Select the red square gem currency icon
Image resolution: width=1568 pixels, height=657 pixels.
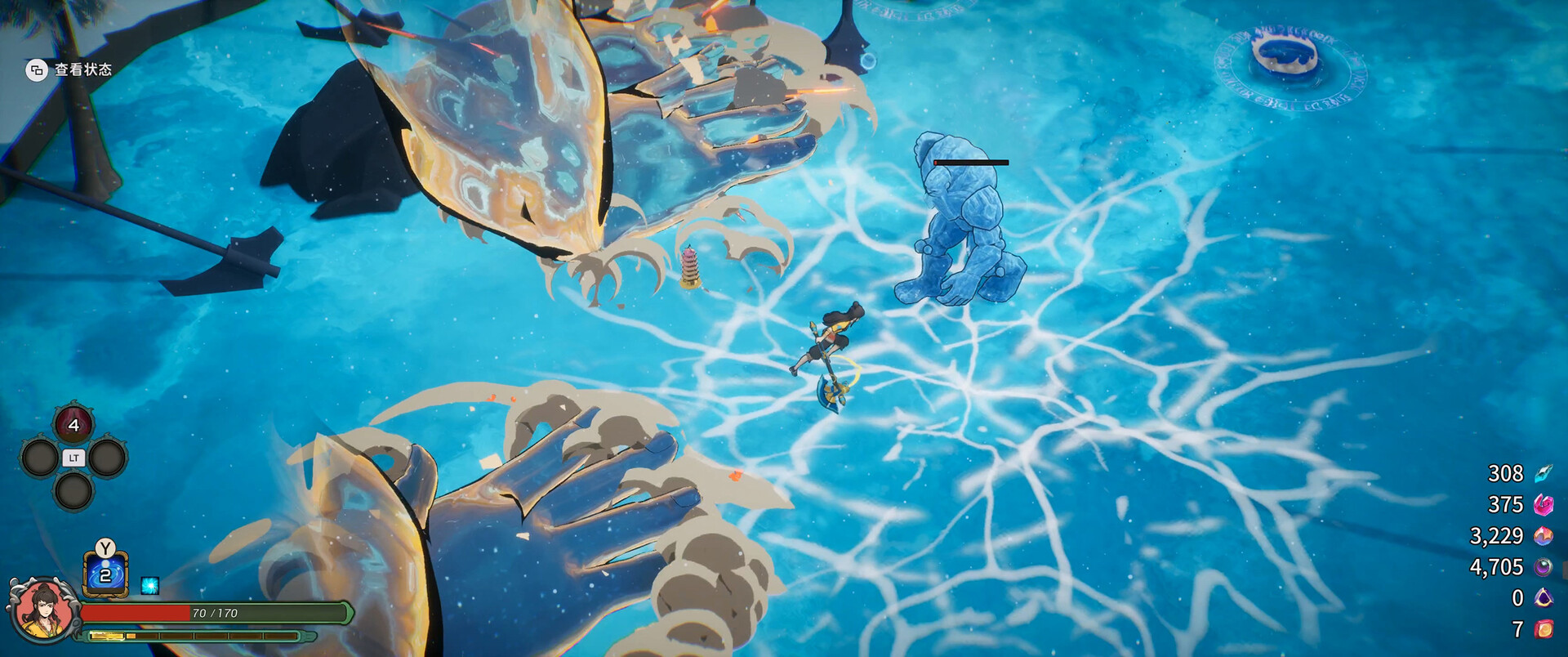(x=1543, y=629)
